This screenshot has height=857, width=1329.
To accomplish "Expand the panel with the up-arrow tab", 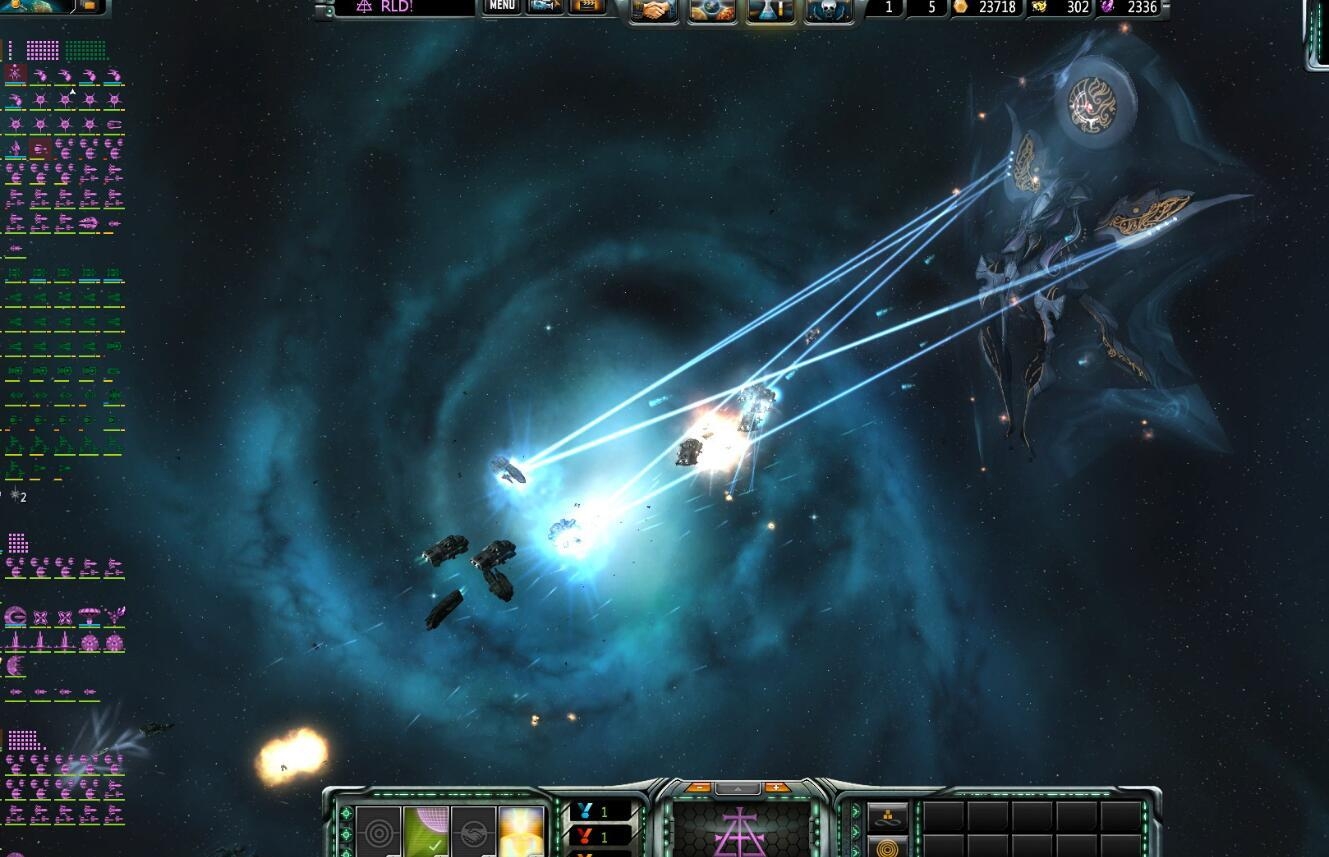I will tap(738, 788).
